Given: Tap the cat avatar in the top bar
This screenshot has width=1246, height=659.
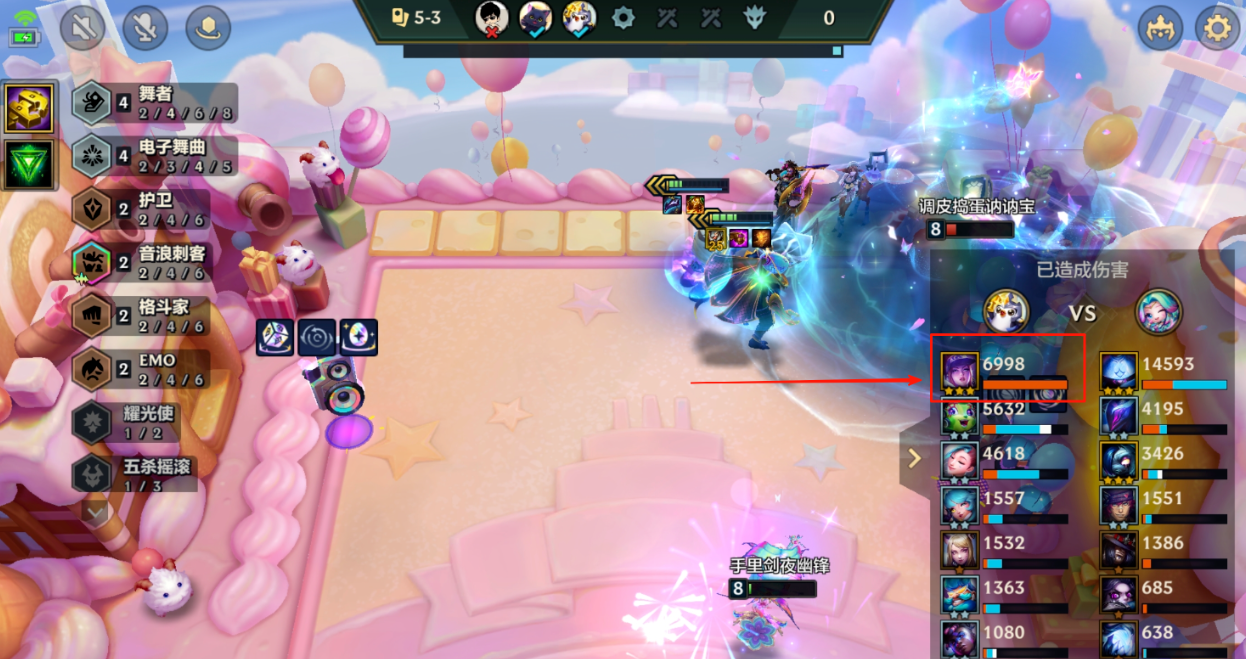Looking at the screenshot, I should point(535,18).
